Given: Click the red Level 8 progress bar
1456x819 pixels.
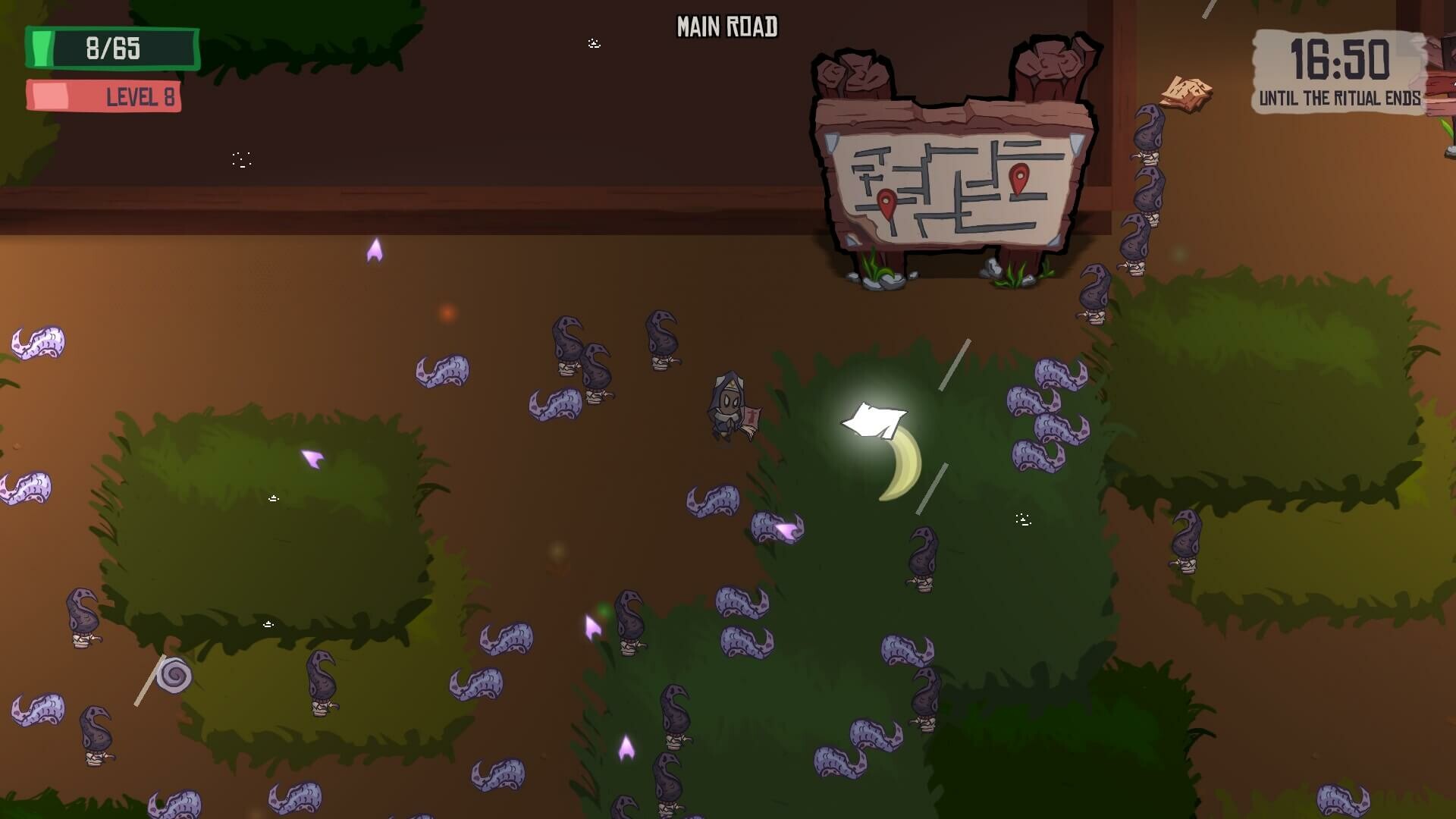Looking at the screenshot, I should 105,96.
